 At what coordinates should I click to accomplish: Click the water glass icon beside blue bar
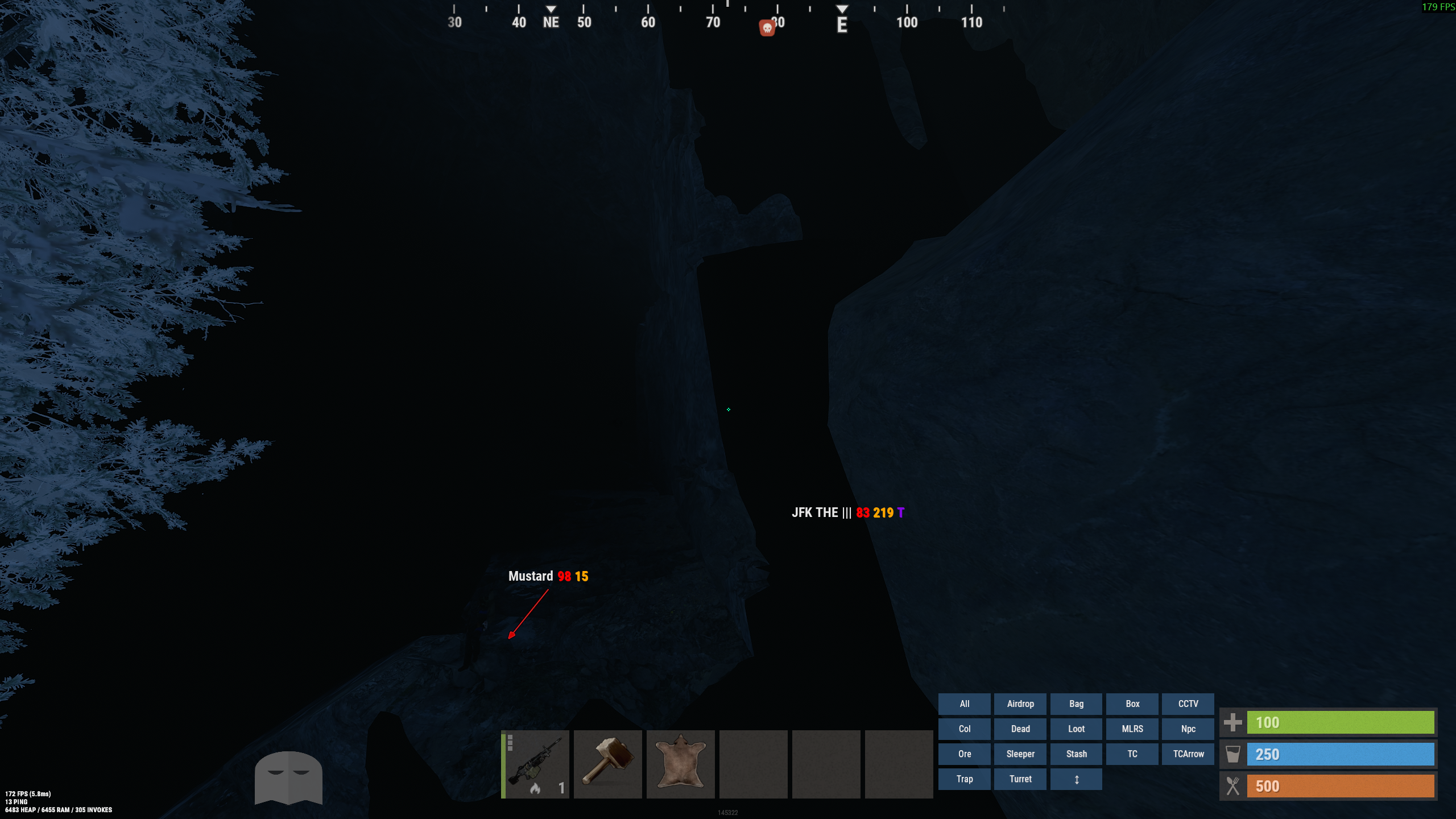point(1232,754)
